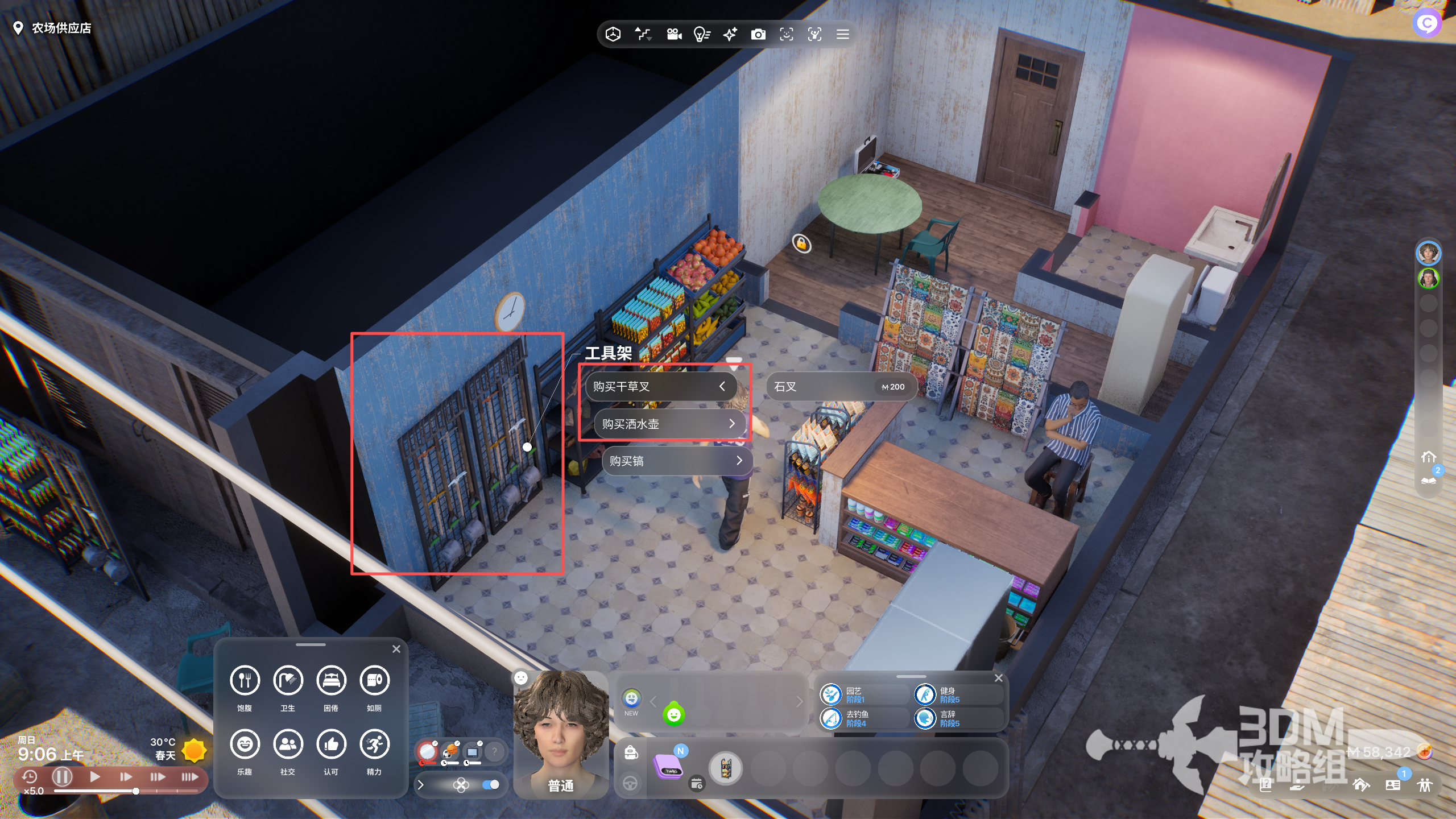Buy the 石叉 for 200

coord(840,387)
